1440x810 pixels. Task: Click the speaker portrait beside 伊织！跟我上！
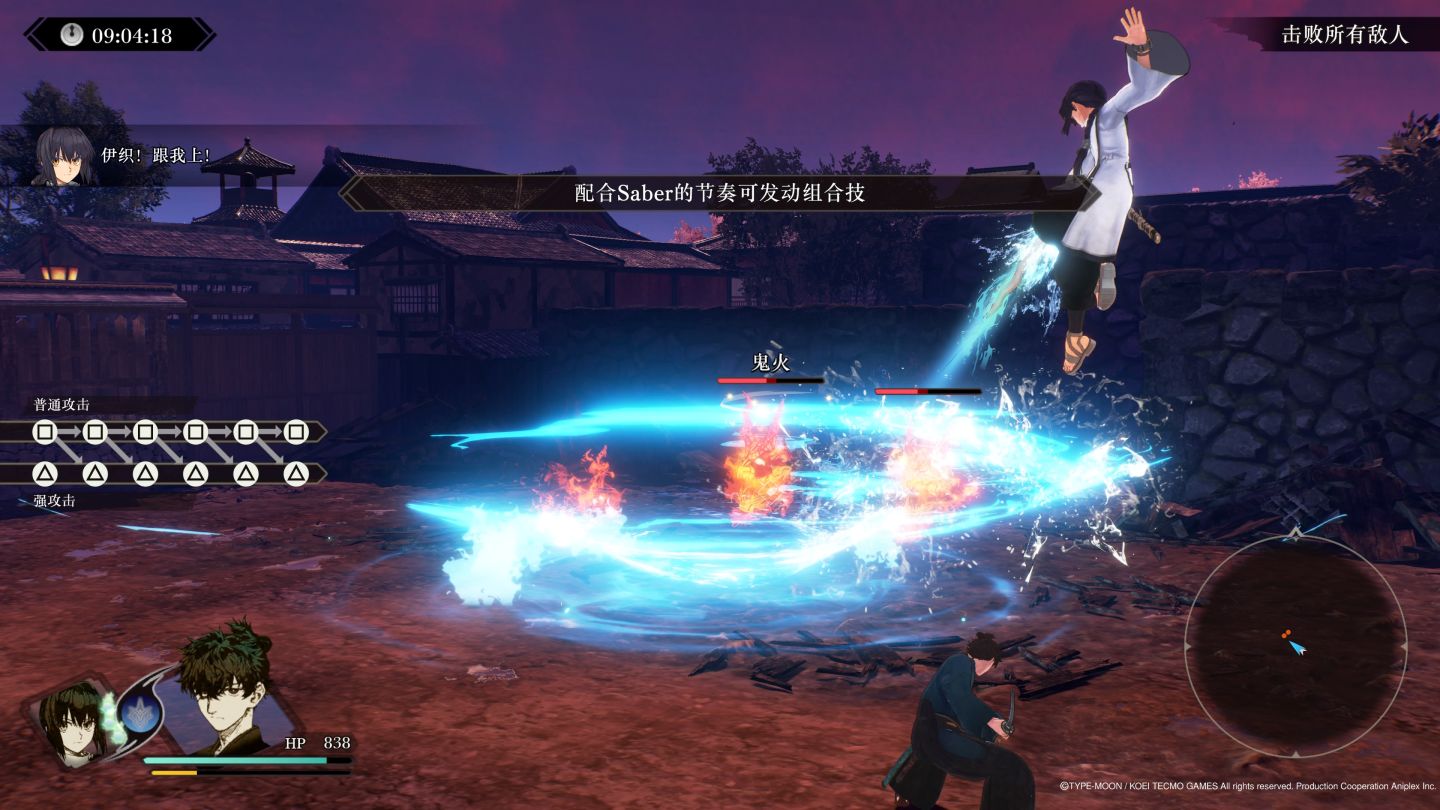tap(64, 156)
